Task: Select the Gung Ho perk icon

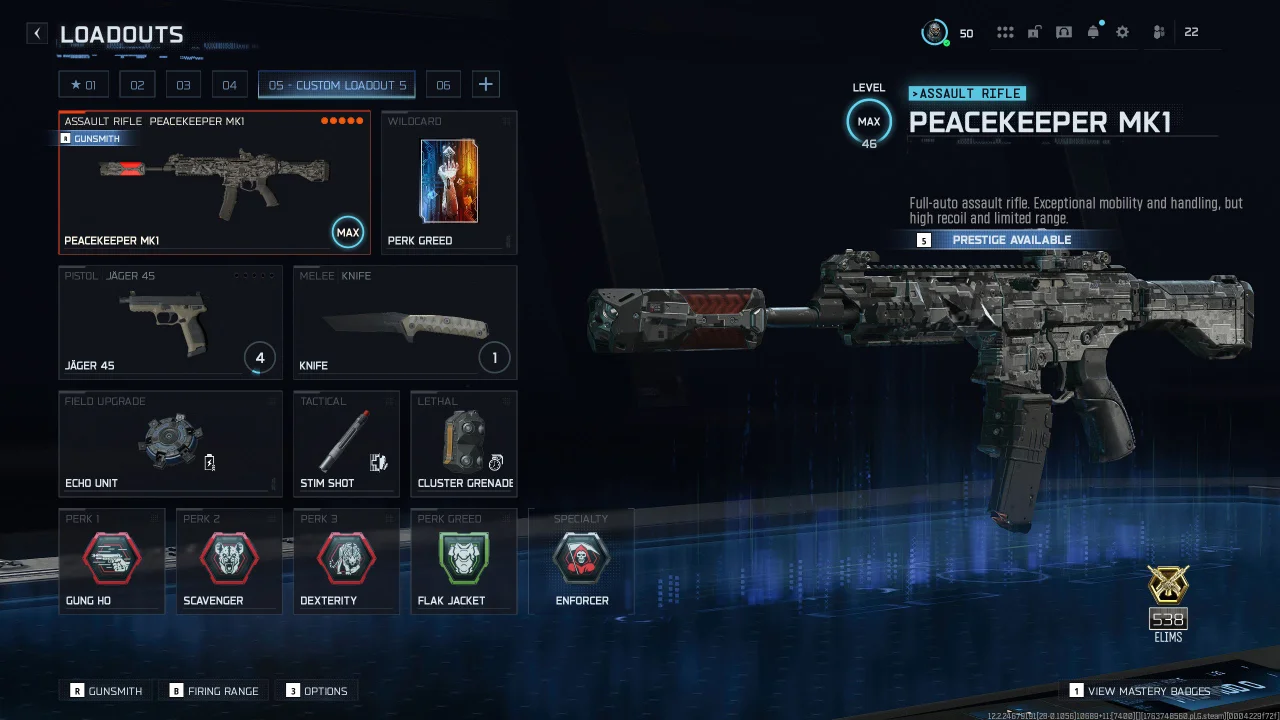Action: pyautogui.click(x=112, y=560)
